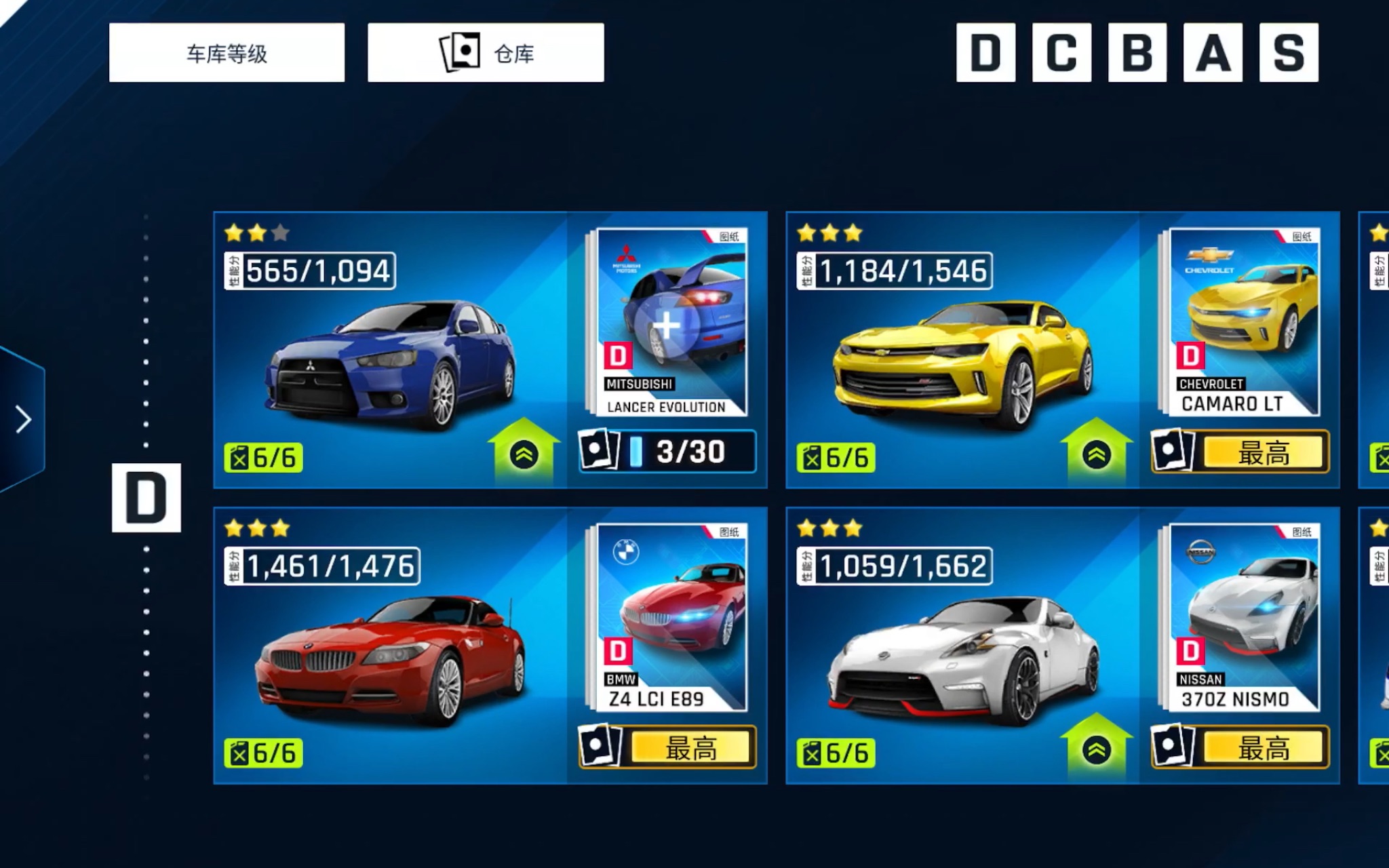Switch to class B cars
The width and height of the screenshot is (1389, 868).
pyautogui.click(x=1137, y=53)
